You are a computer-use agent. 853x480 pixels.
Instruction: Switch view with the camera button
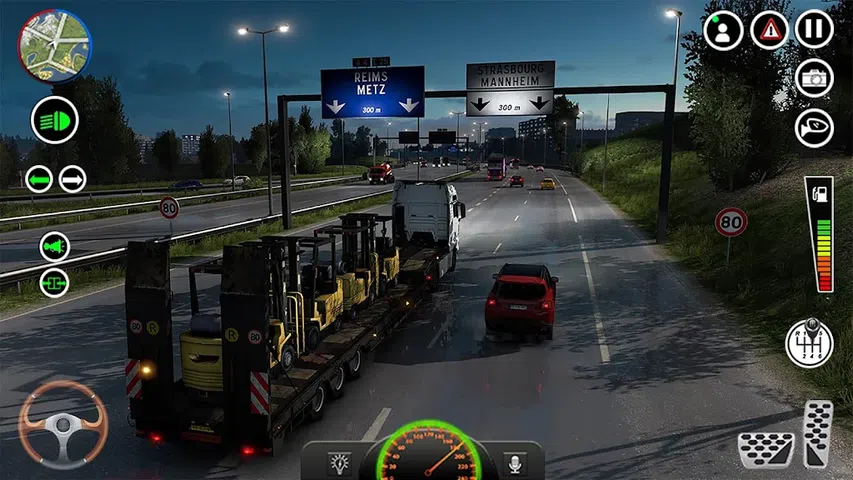814,78
